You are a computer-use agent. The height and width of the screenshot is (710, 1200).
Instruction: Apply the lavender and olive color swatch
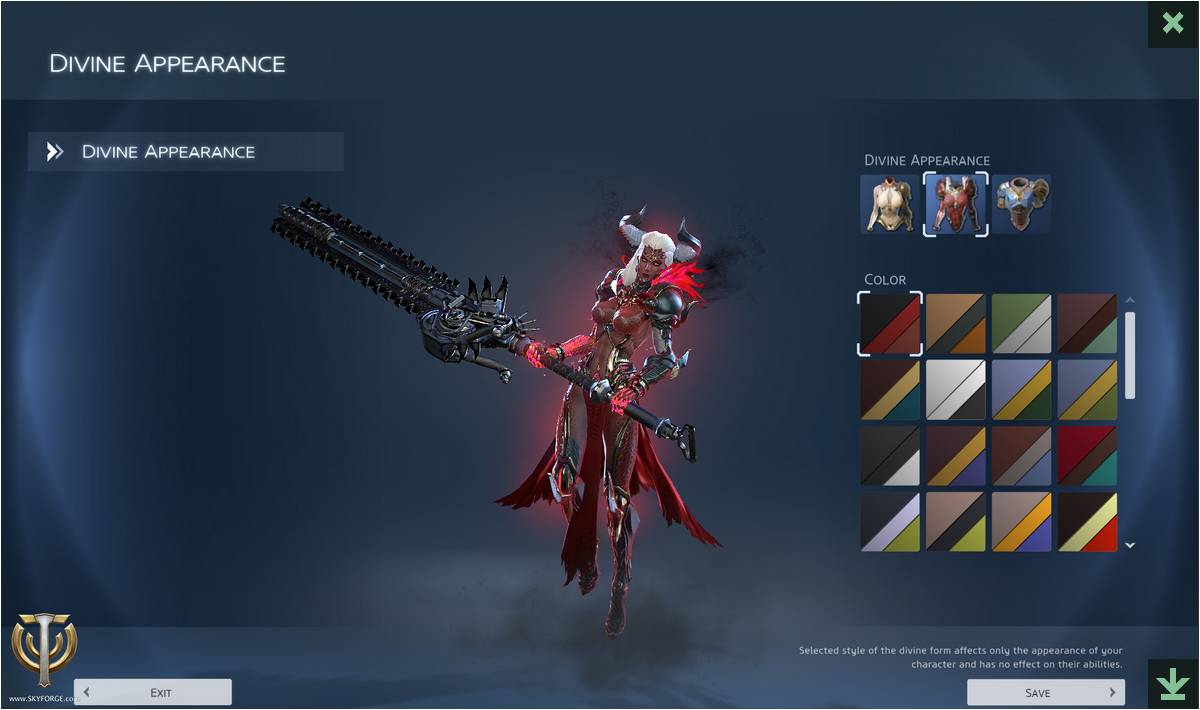pos(890,521)
